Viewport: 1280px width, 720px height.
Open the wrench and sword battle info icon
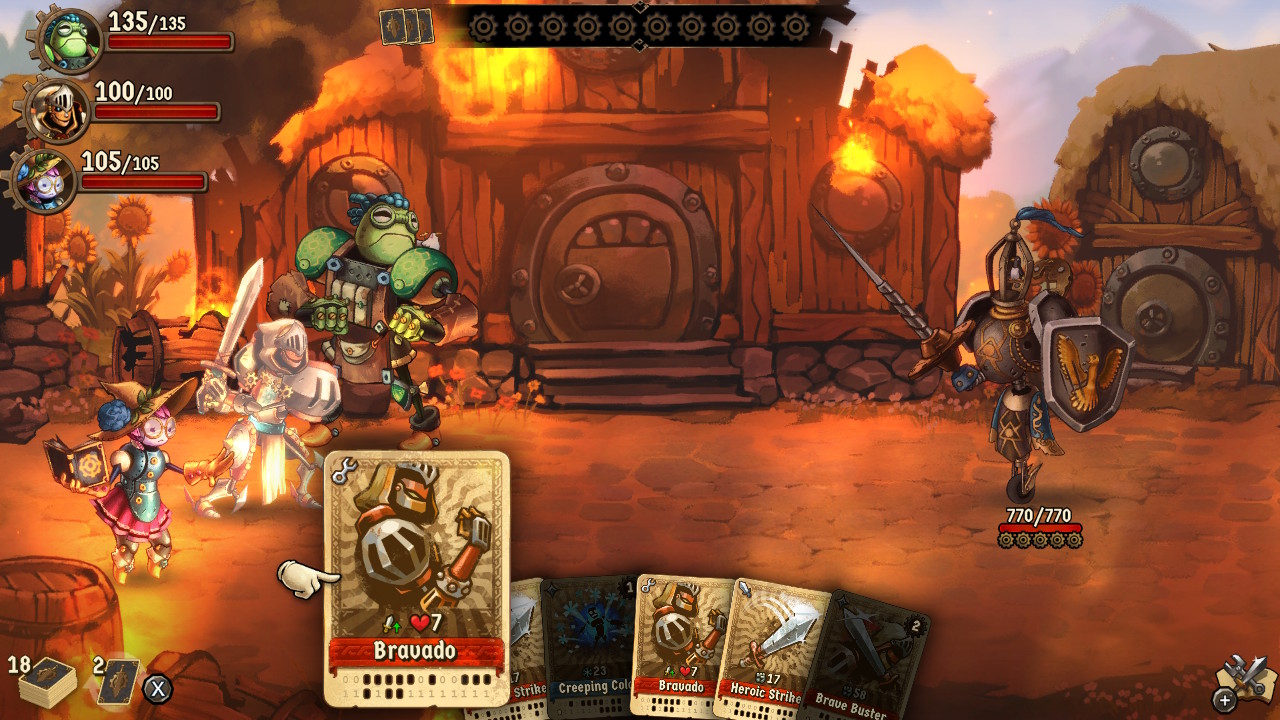1243,681
